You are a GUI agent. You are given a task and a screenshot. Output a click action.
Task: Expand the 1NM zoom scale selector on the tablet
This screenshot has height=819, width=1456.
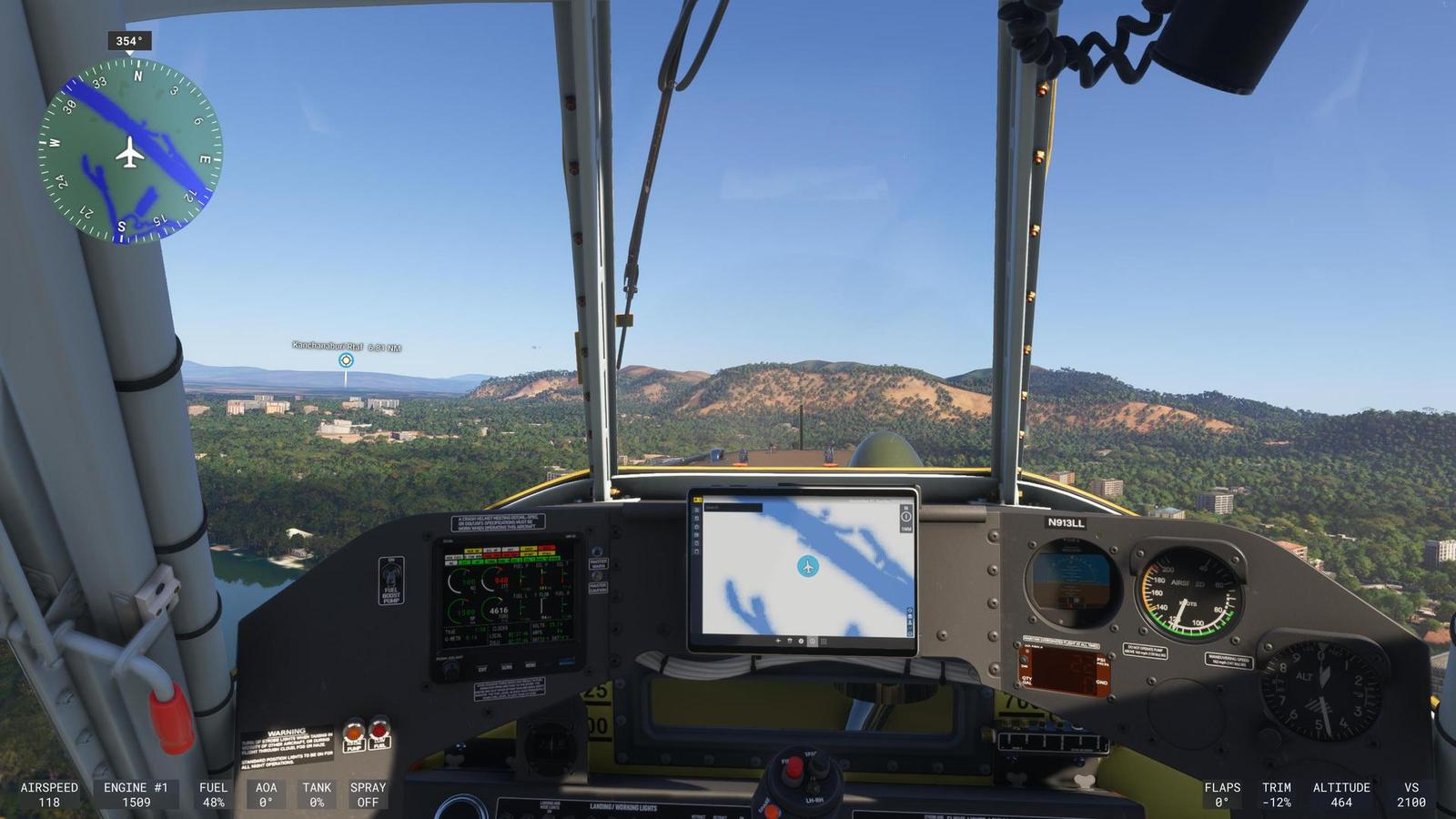click(x=906, y=530)
